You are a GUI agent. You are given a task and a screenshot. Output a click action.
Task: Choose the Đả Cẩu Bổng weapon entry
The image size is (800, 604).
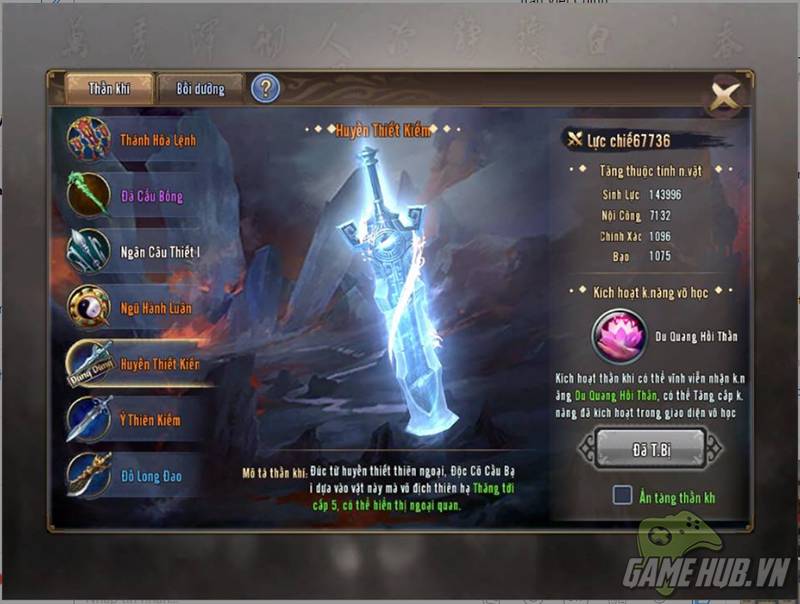point(130,196)
